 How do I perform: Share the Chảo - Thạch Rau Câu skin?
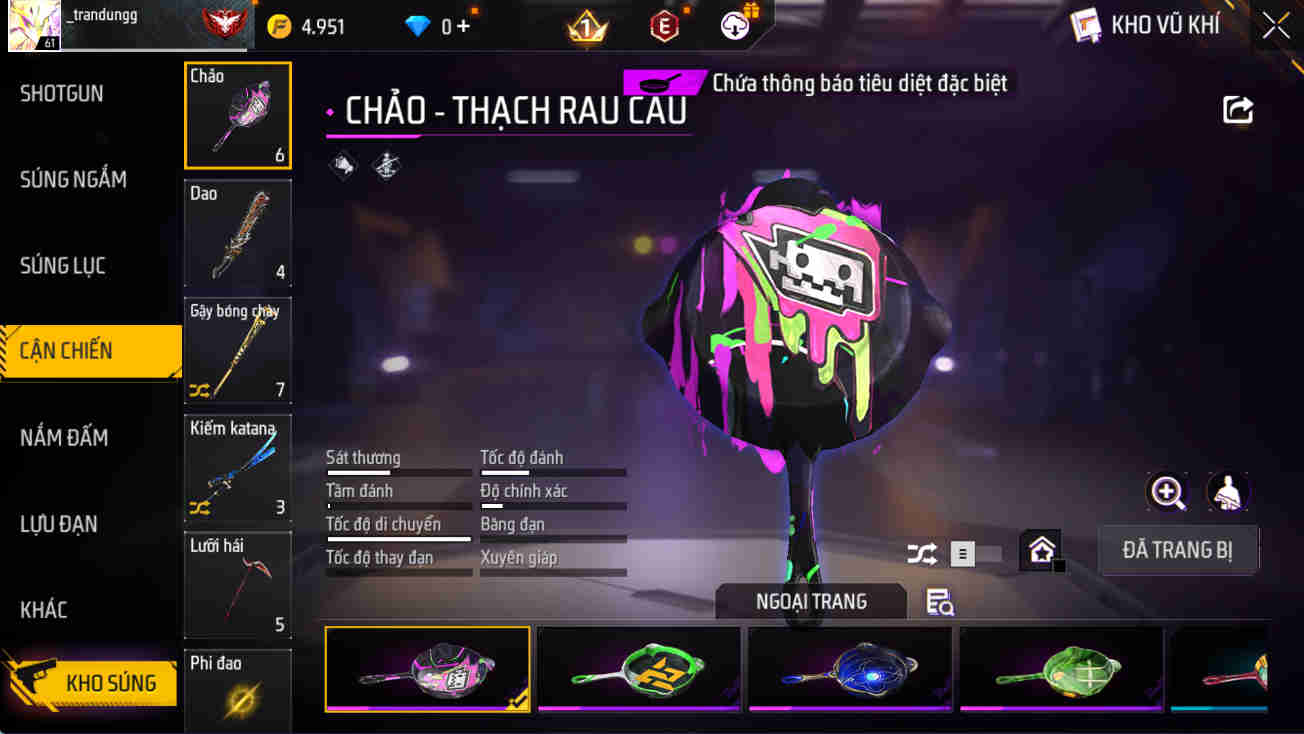[1238, 110]
